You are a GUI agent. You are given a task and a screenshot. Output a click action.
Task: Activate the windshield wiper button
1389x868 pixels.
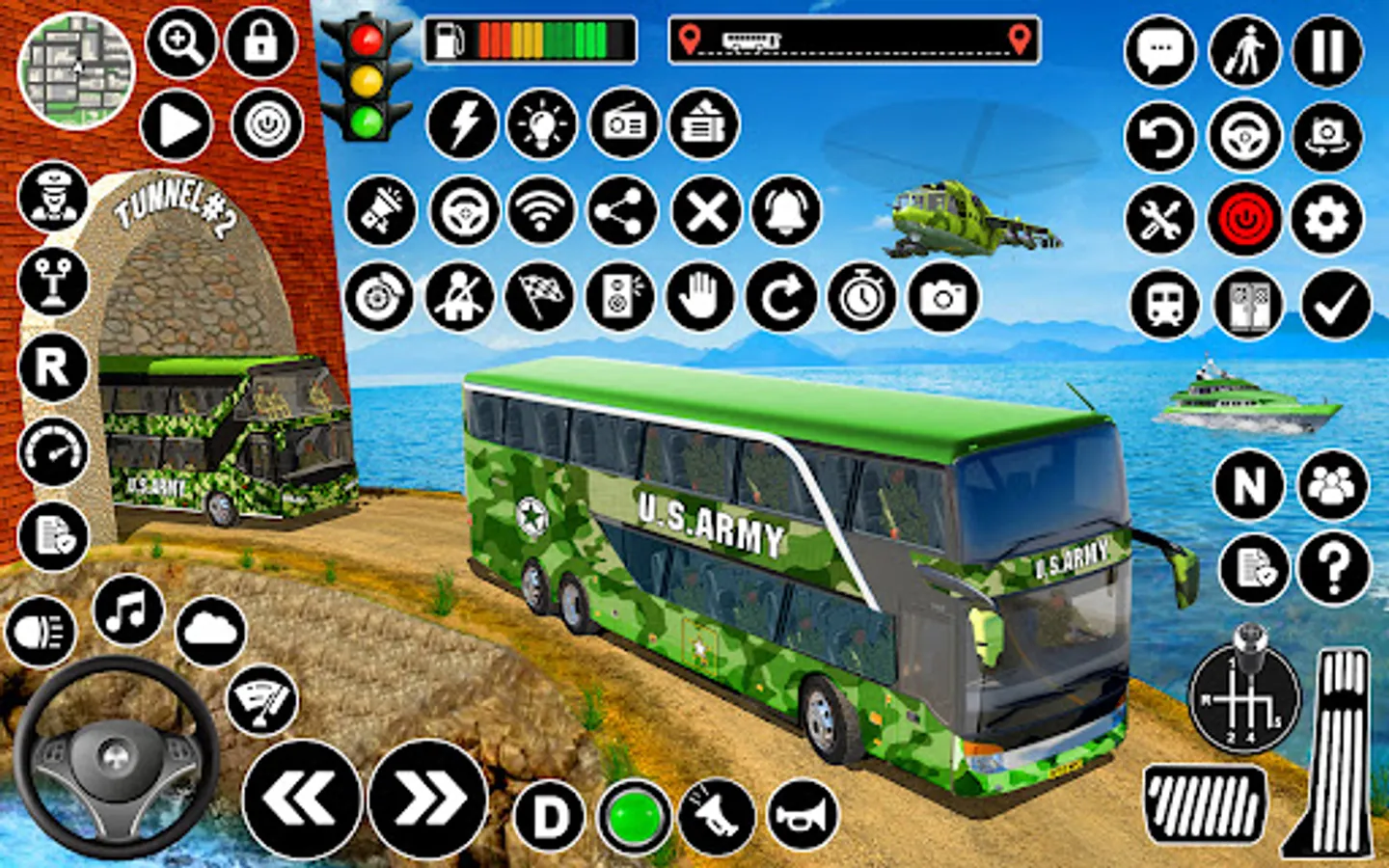tap(261, 700)
